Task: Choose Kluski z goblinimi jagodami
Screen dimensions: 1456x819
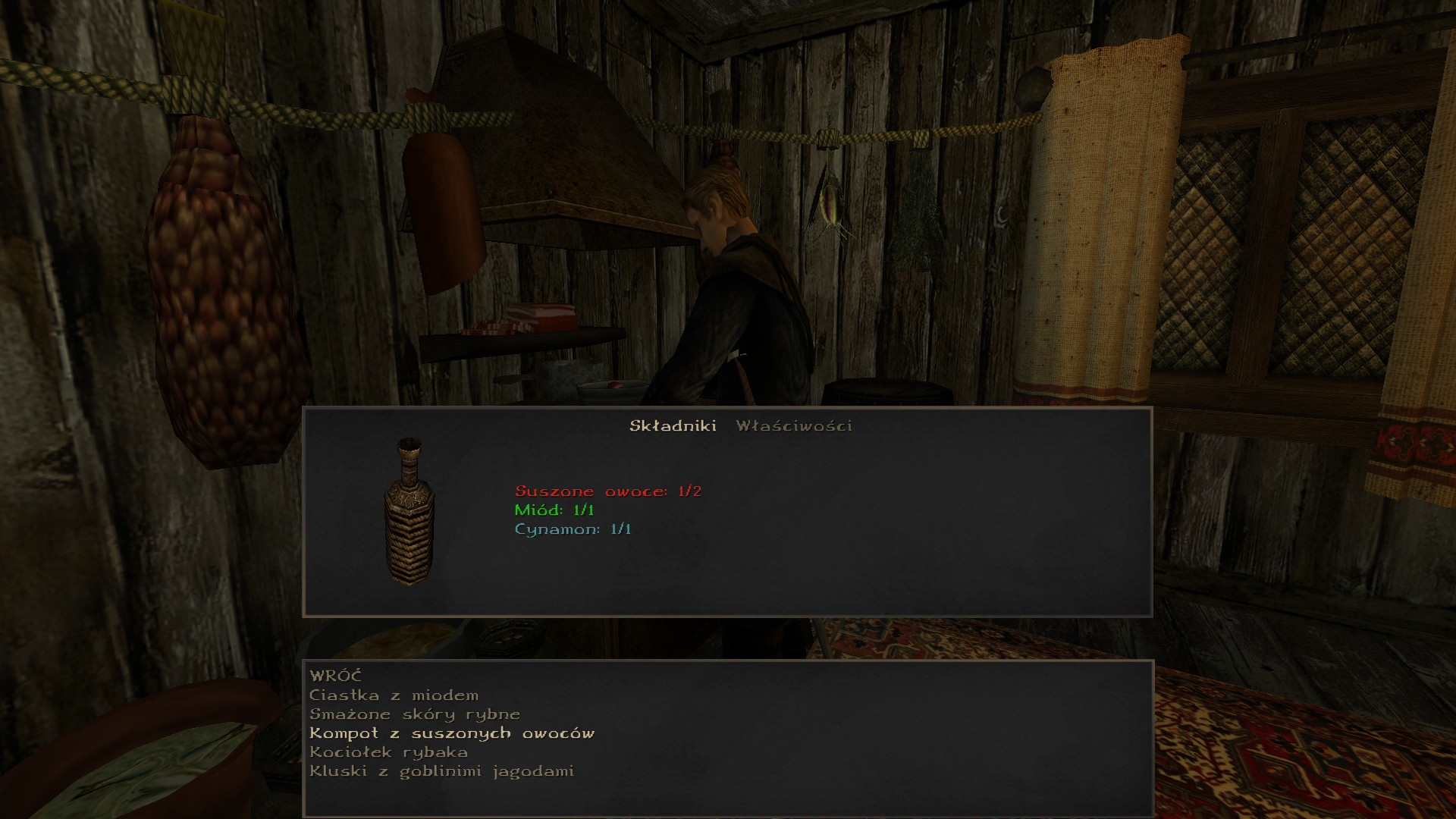Action: [x=441, y=771]
